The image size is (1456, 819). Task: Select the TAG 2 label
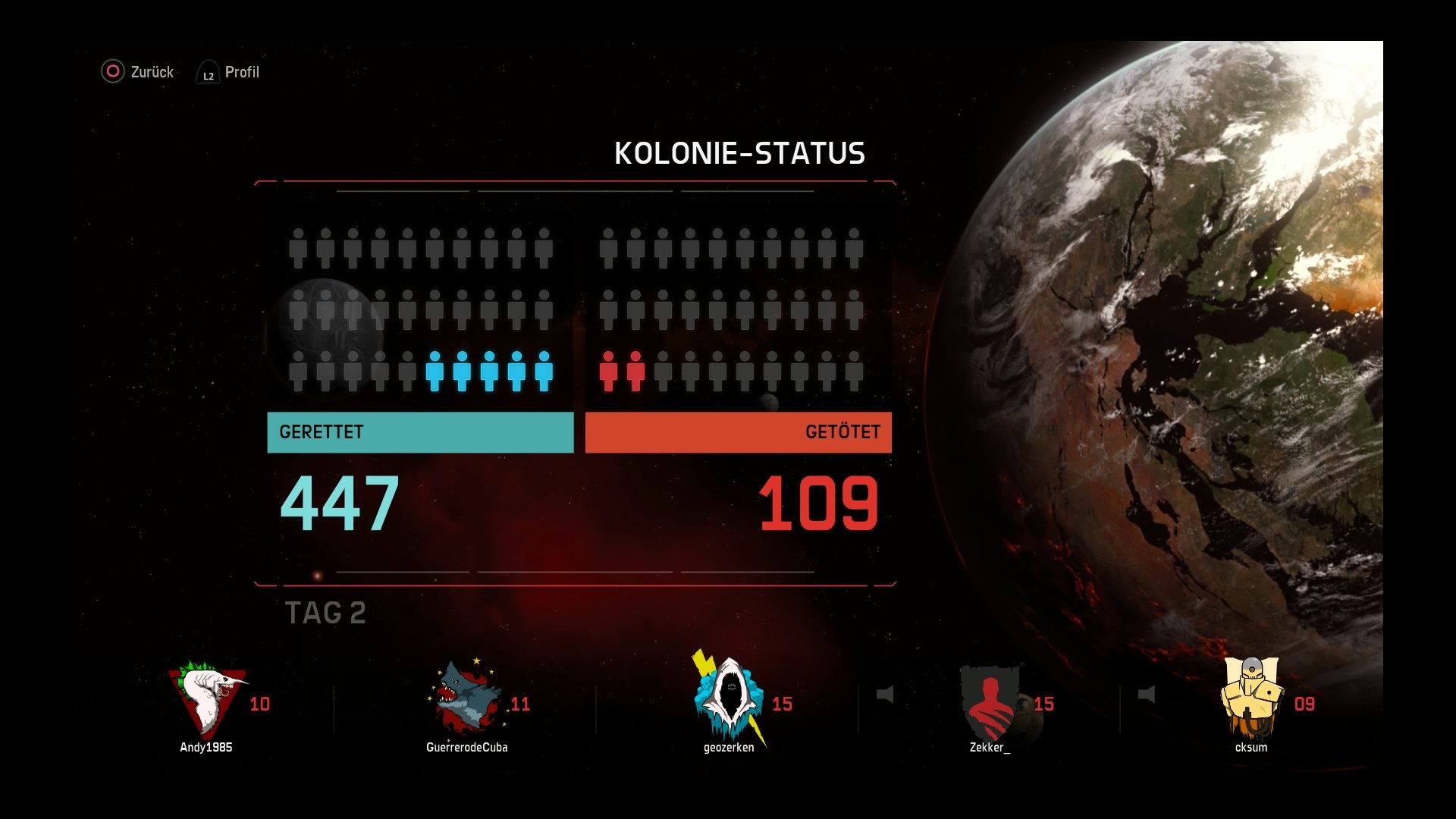coord(325,613)
